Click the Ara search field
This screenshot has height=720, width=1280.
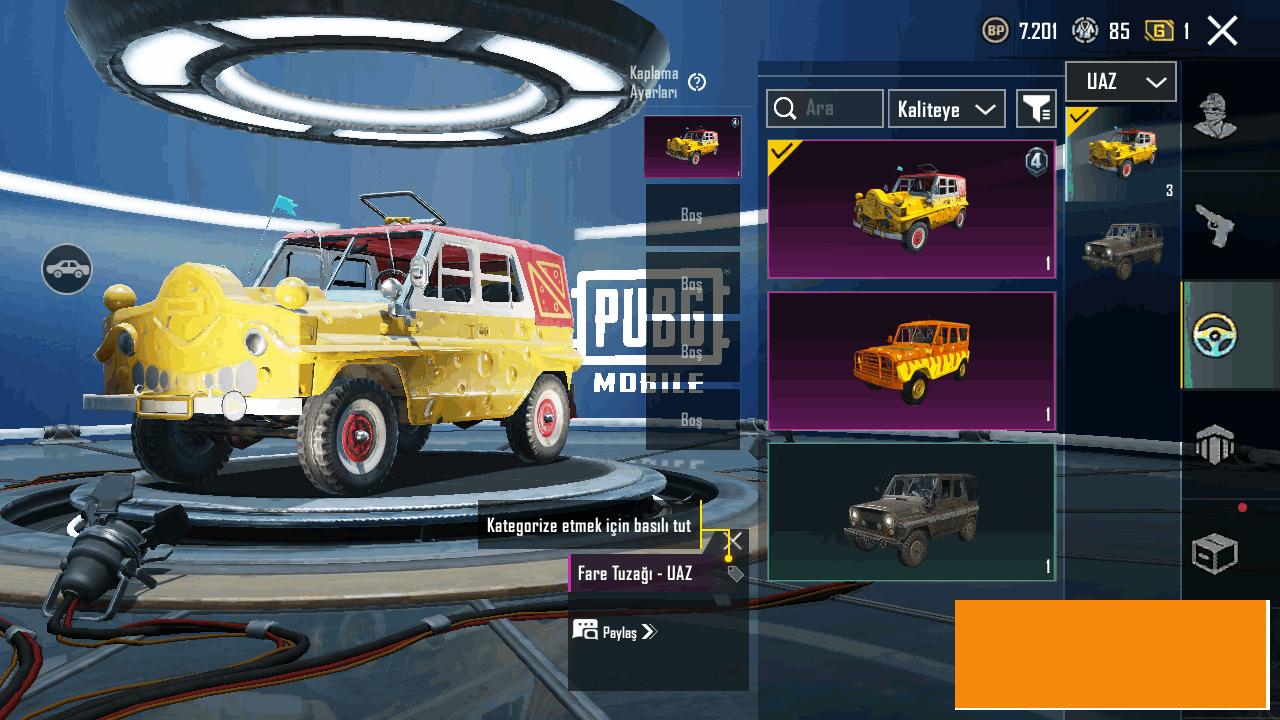pos(825,109)
